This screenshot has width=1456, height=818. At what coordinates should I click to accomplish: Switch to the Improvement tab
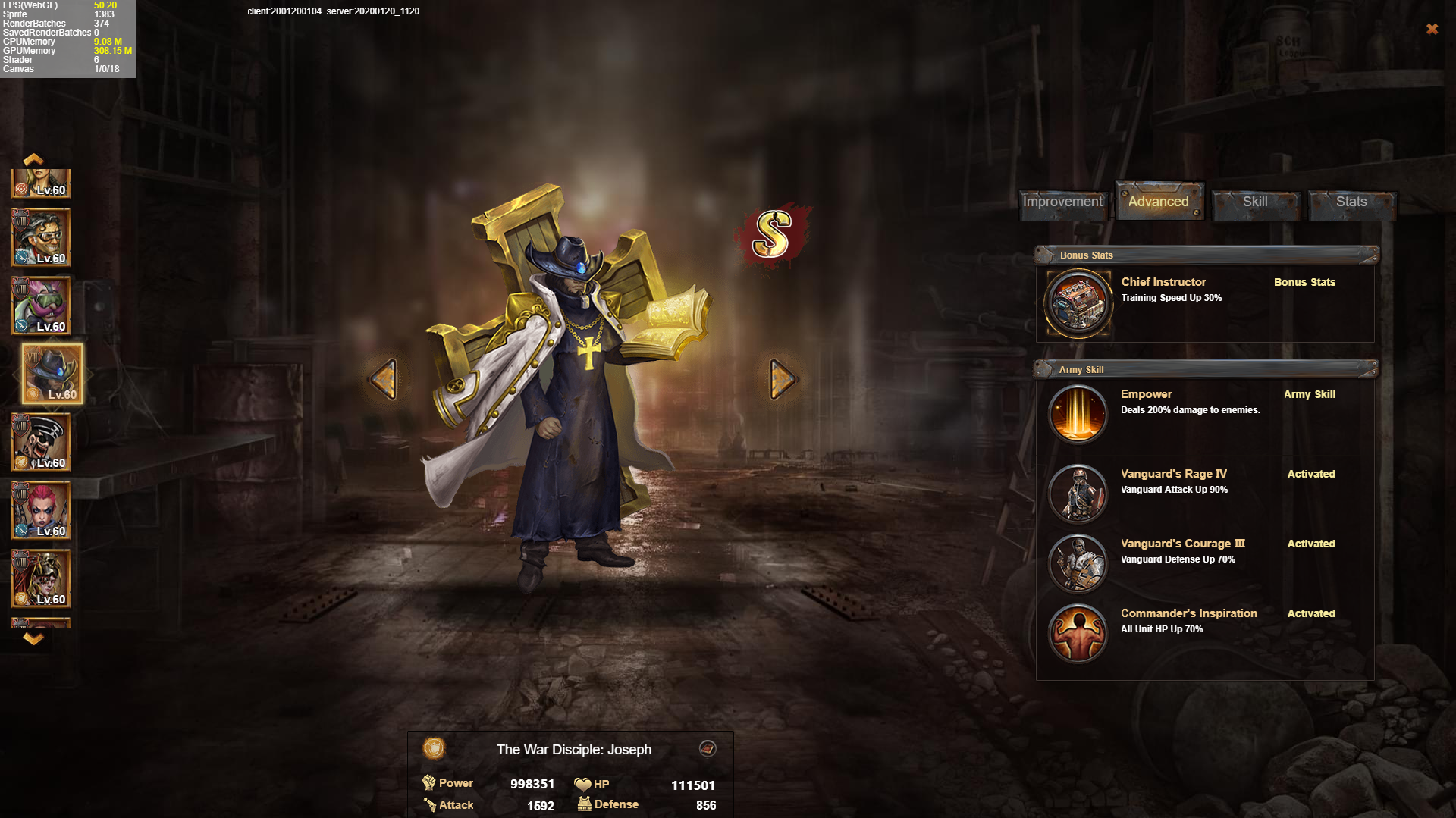pos(1062,202)
